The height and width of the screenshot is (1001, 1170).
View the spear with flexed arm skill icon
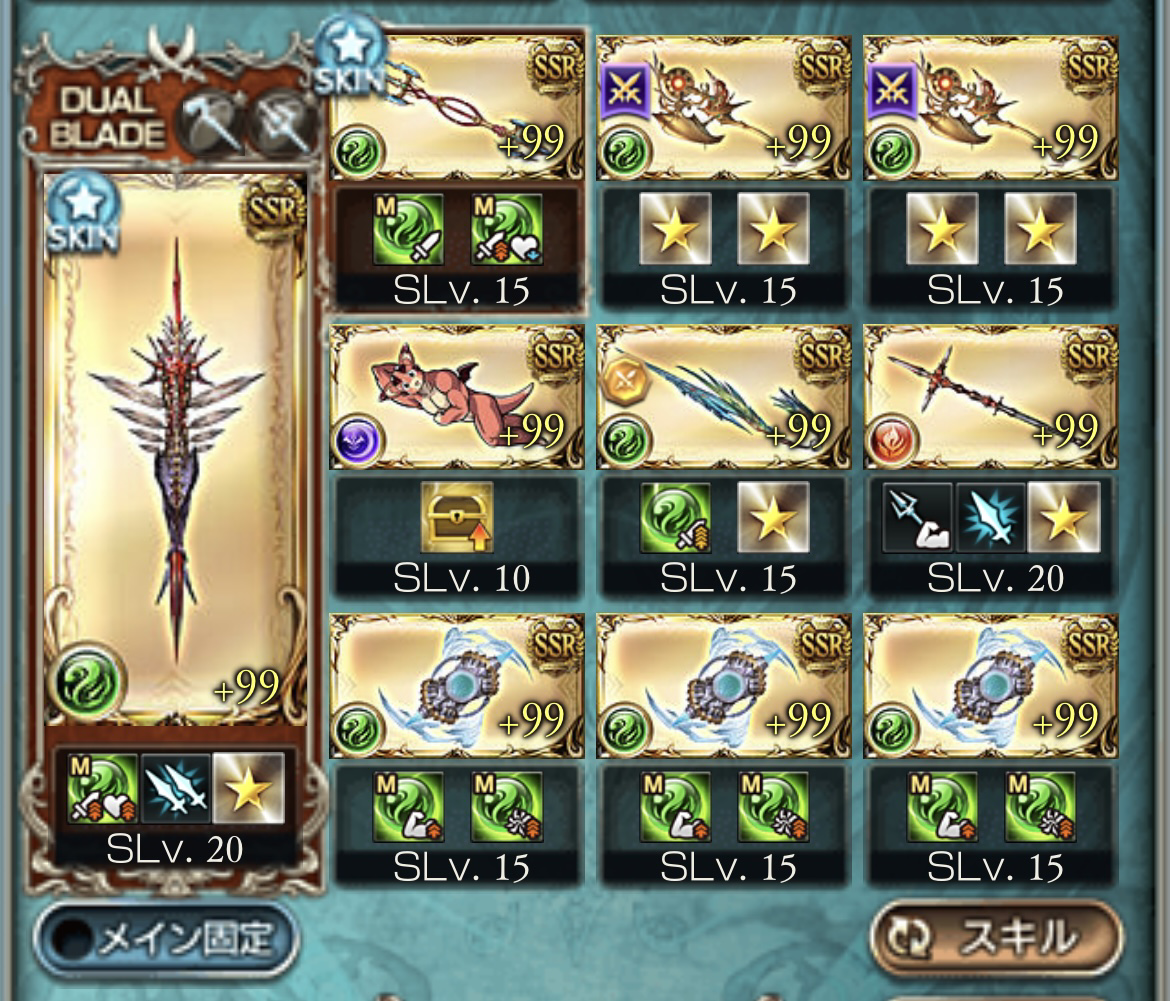pyautogui.click(x=919, y=517)
